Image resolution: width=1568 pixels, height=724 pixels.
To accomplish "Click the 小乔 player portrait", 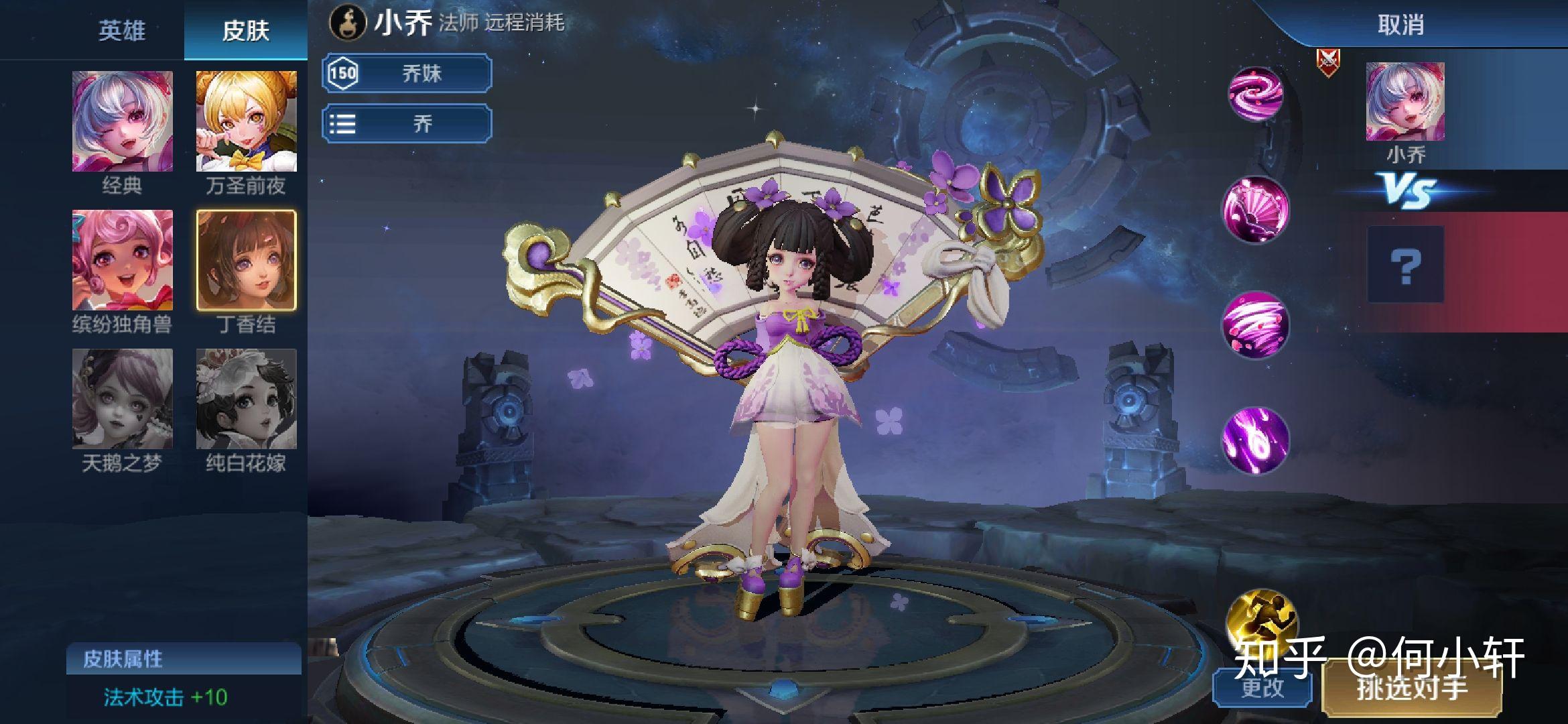I will point(1405,102).
